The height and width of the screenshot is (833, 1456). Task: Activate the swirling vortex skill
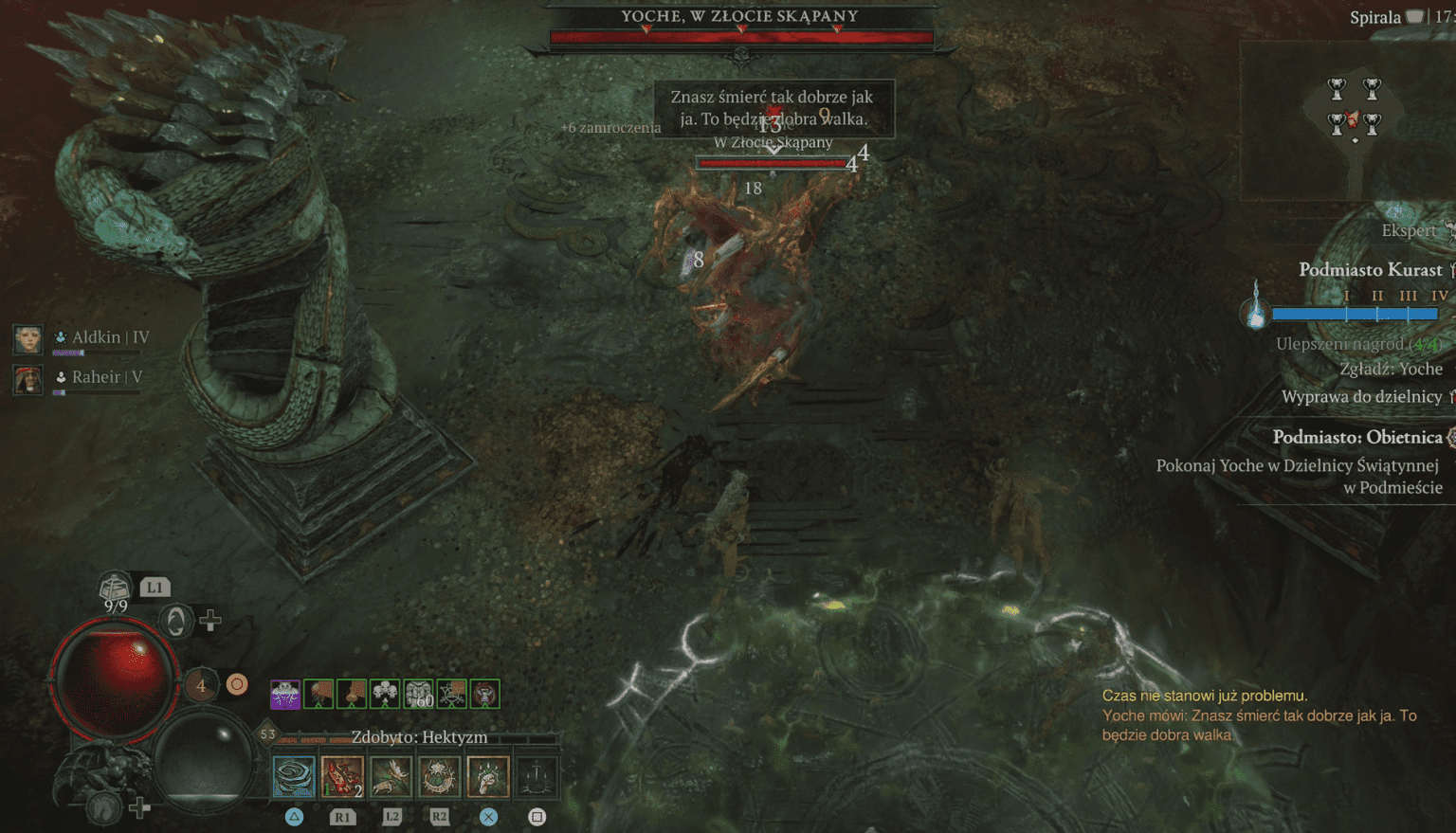pos(294,776)
